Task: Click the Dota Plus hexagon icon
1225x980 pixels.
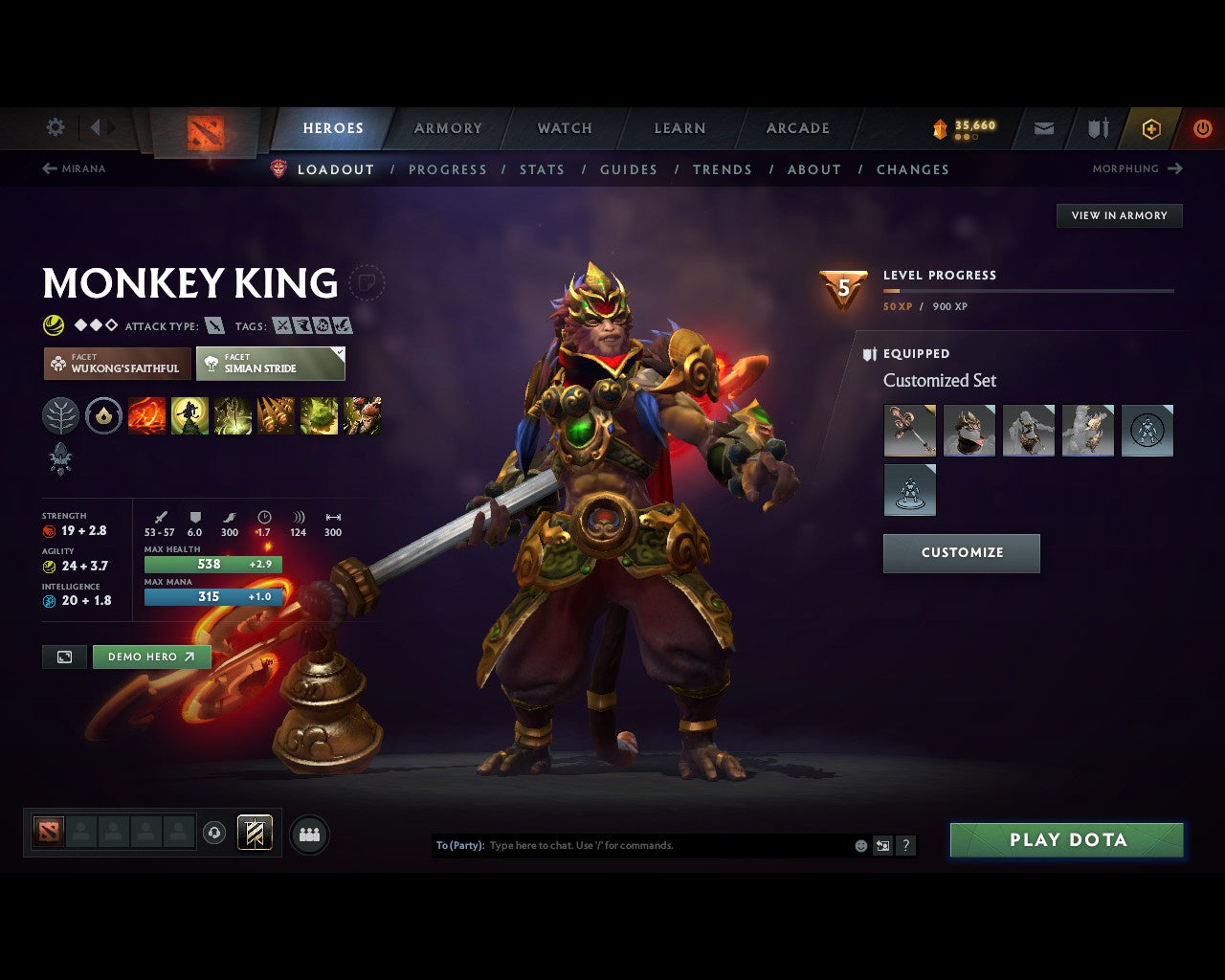Action: 1150,128
